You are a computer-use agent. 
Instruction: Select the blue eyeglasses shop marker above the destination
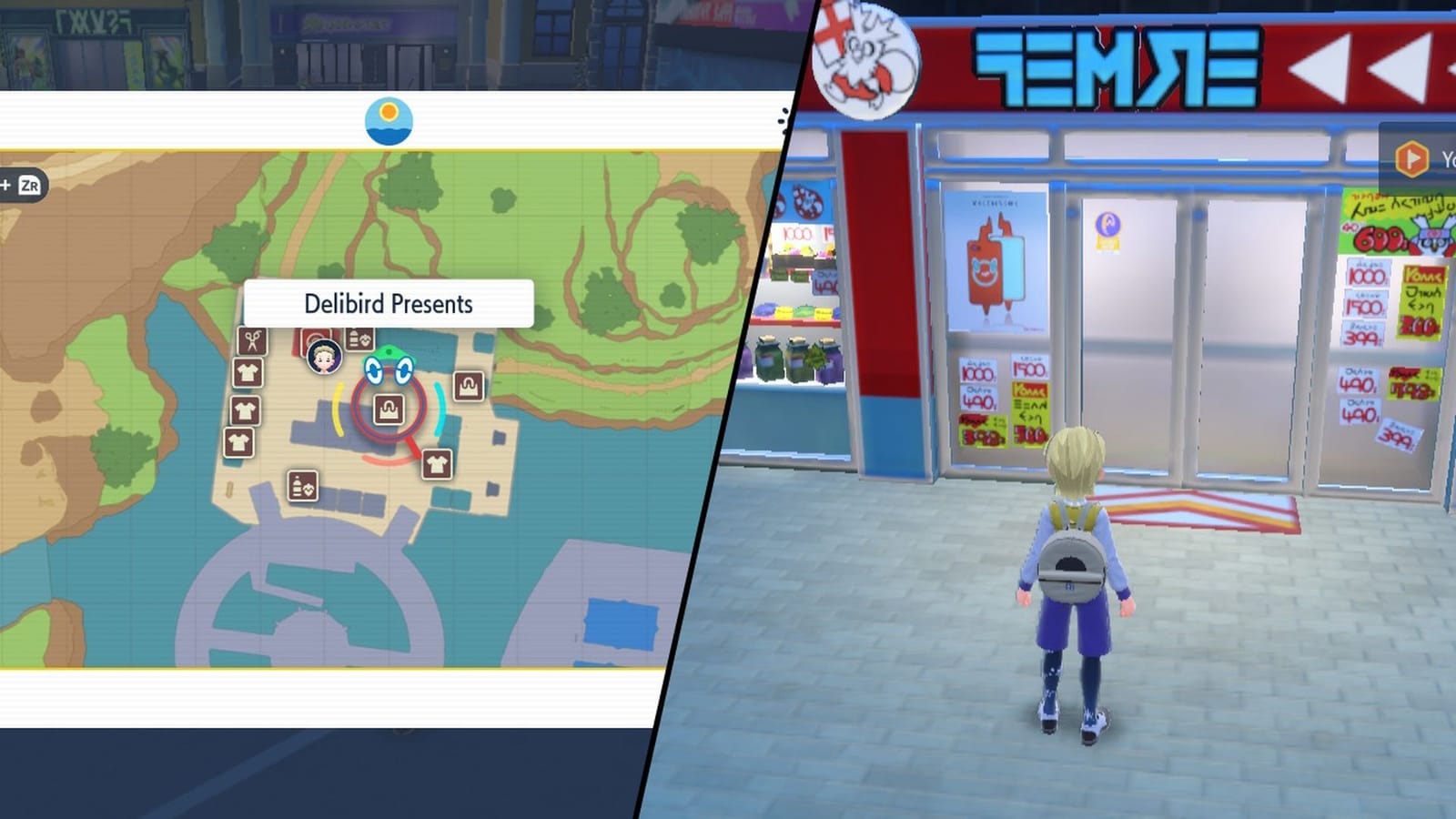389,370
